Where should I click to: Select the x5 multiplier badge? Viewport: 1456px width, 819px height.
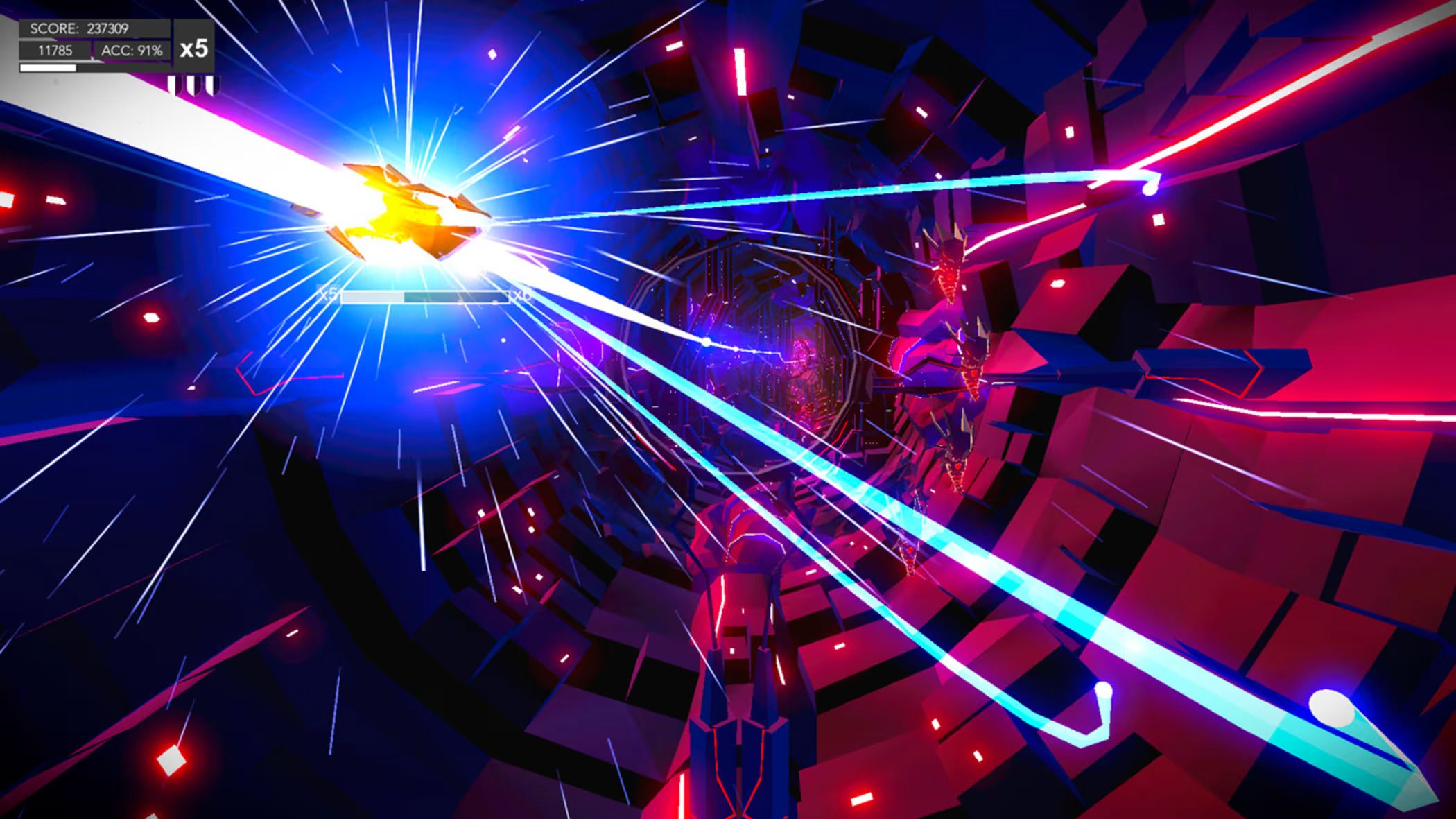(x=195, y=49)
